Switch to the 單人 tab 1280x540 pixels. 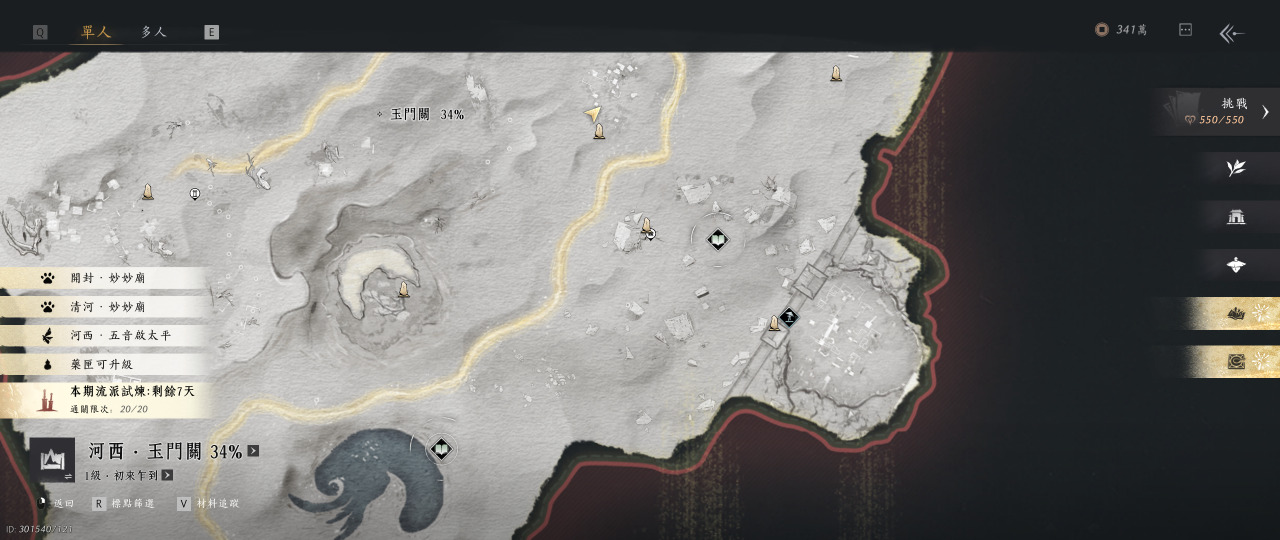click(x=96, y=32)
